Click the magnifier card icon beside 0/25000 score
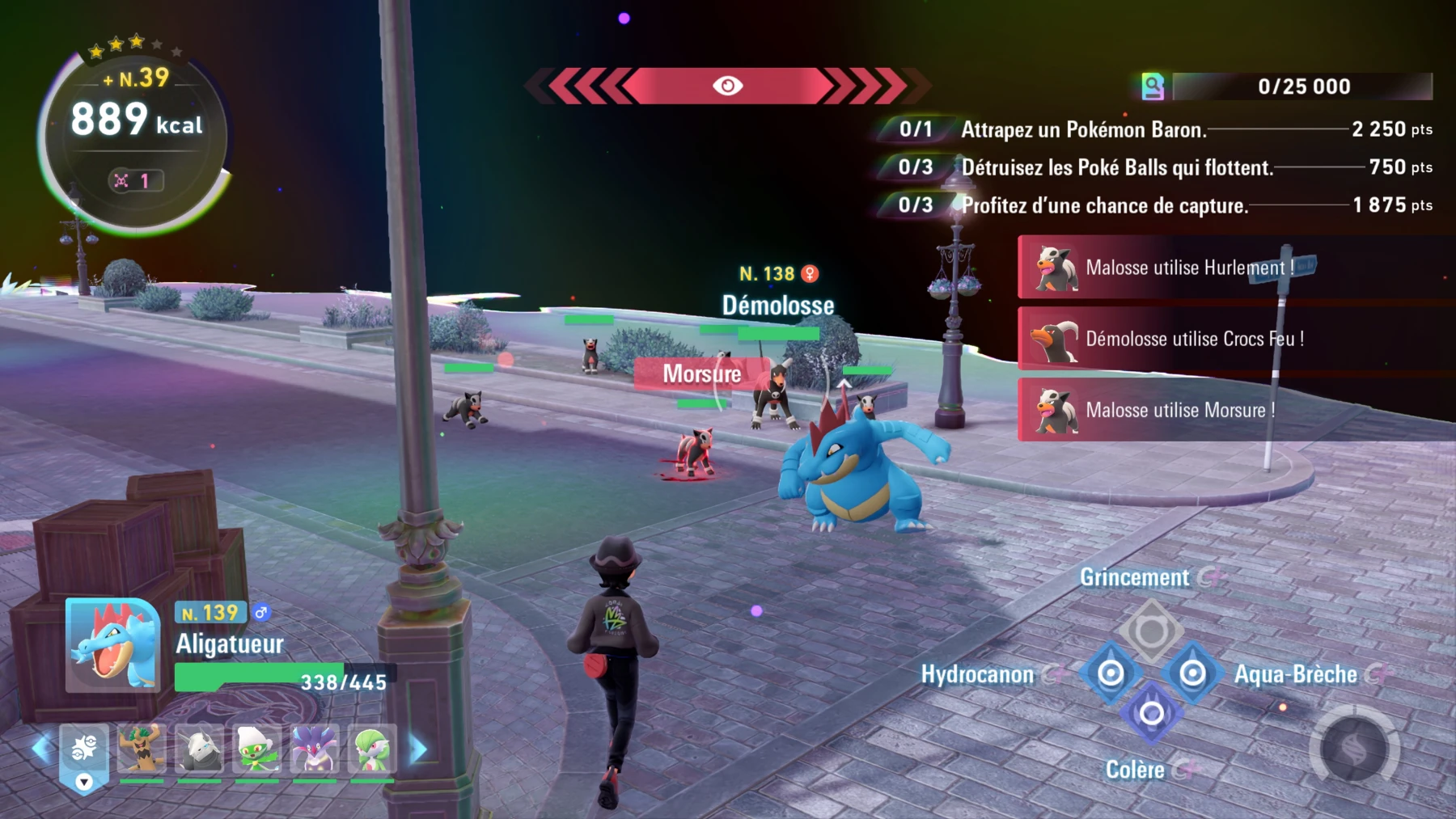 pyautogui.click(x=1154, y=86)
